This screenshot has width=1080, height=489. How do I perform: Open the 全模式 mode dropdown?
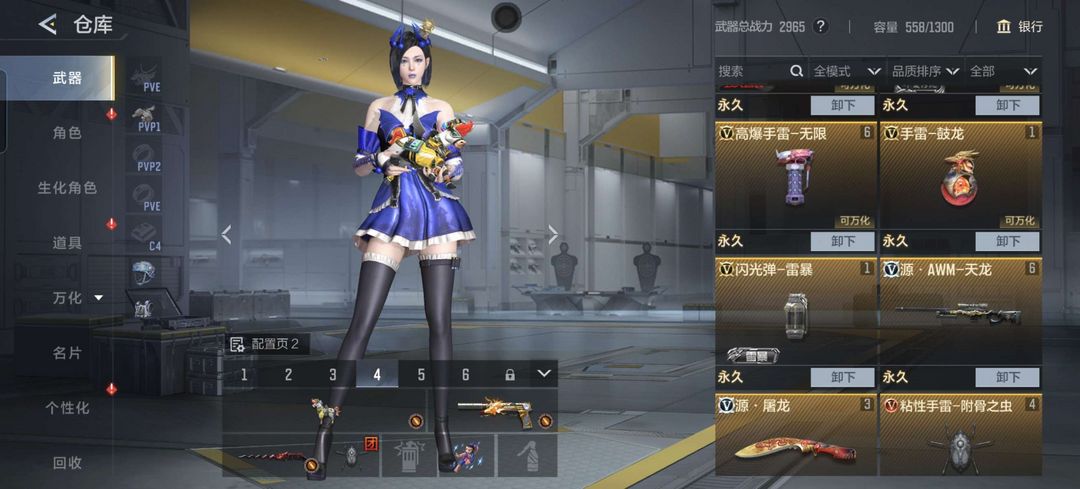[845, 71]
